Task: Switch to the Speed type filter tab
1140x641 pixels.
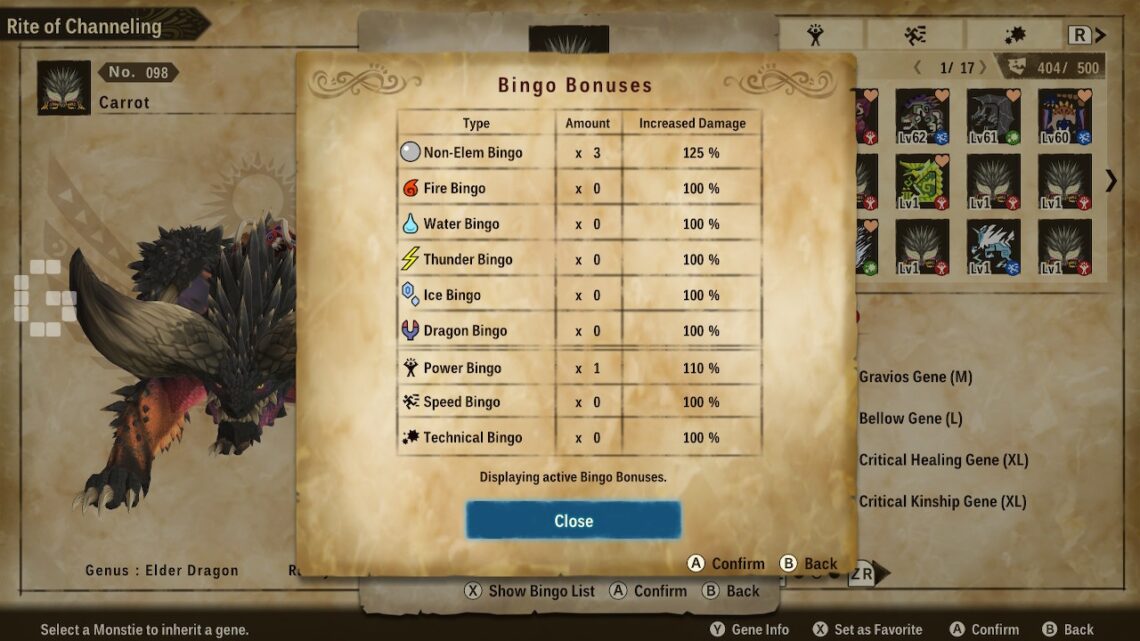Action: 914,35
